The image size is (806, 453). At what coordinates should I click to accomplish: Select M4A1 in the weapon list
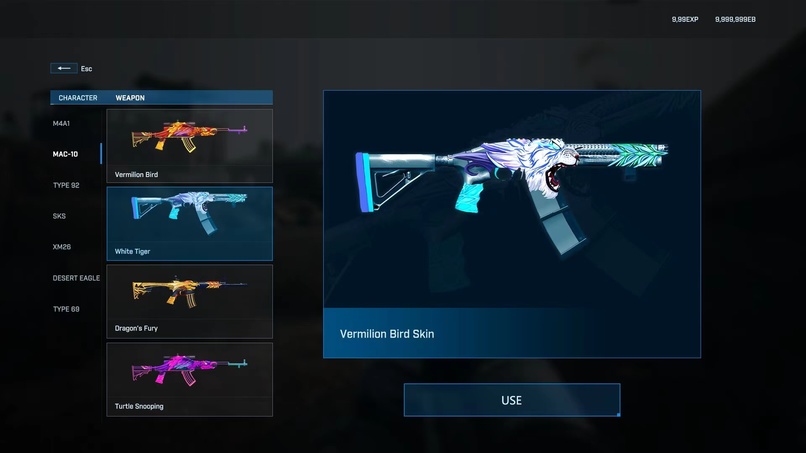pos(63,123)
